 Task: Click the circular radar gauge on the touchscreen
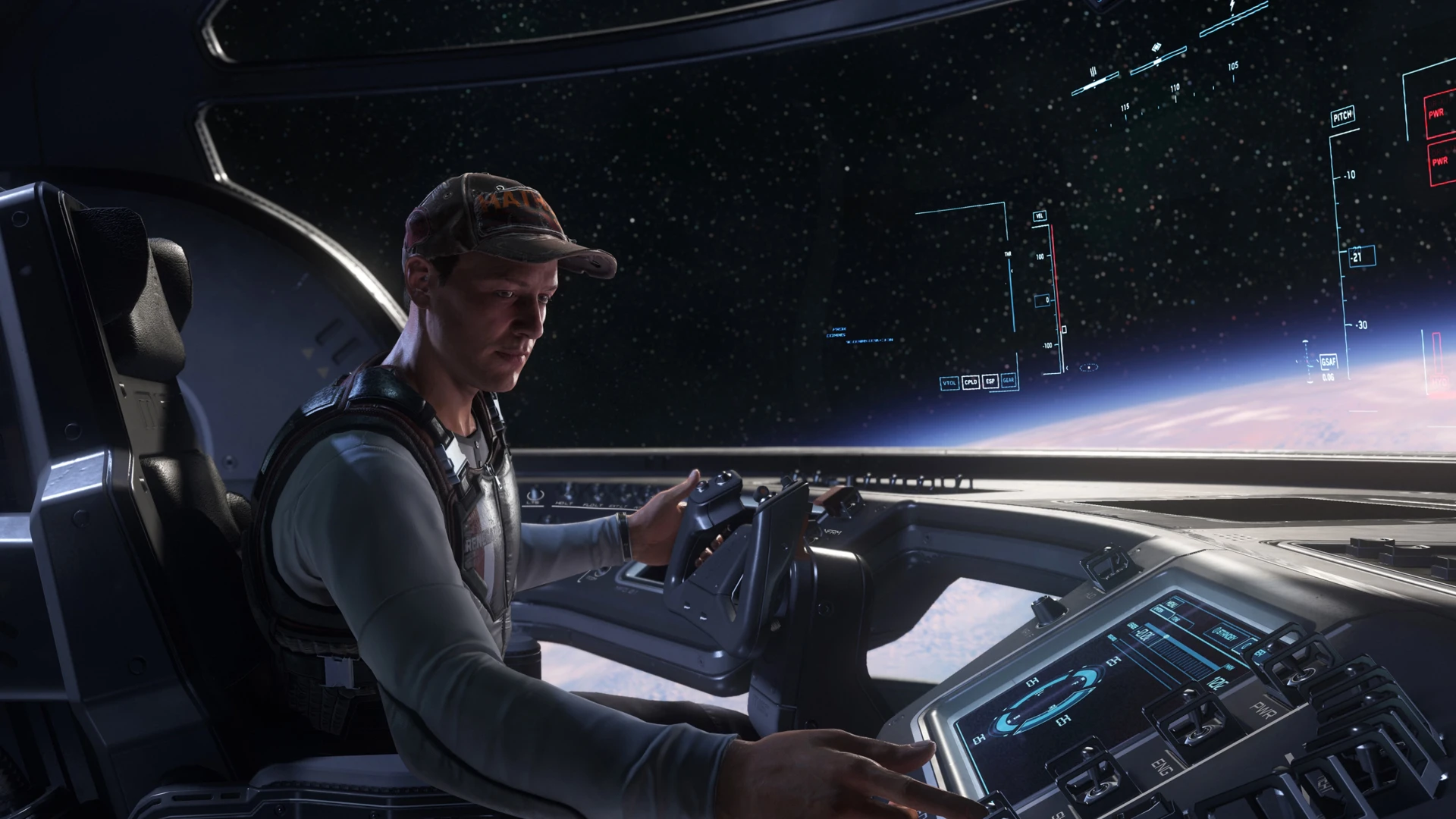pos(1046,703)
